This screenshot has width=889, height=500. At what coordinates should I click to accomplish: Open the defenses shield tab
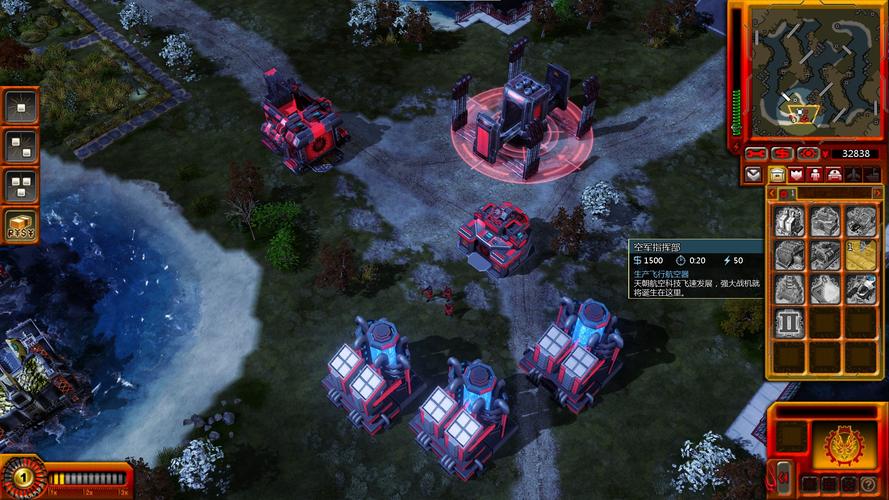(797, 174)
